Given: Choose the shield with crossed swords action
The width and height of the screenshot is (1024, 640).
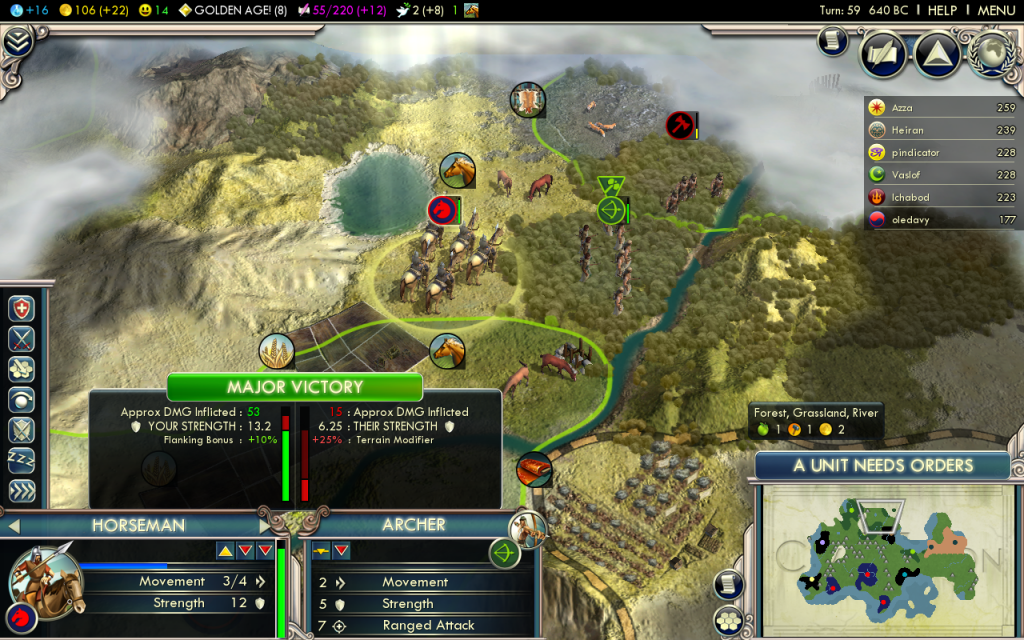Looking at the screenshot, I should pyautogui.click(x=22, y=430).
